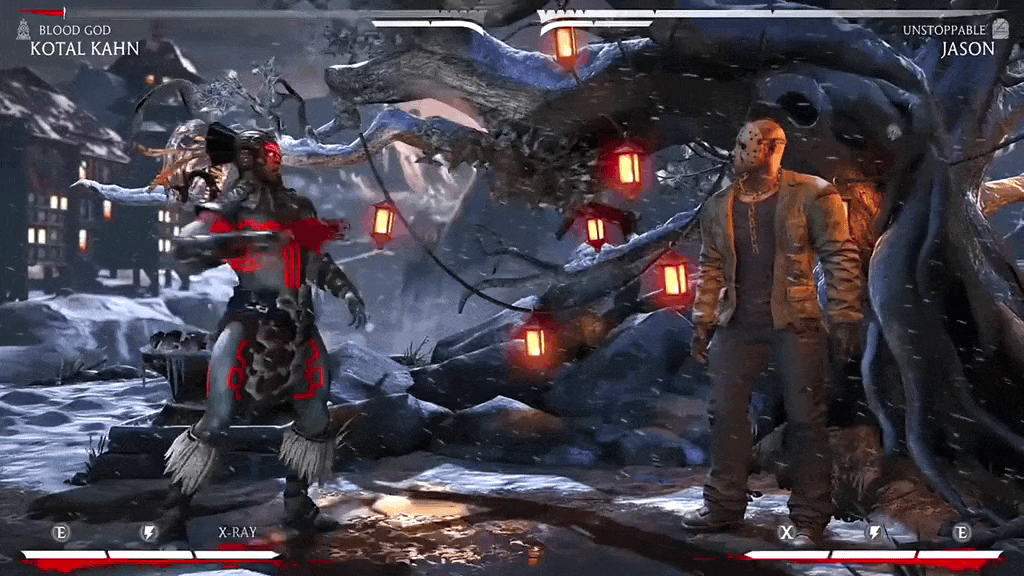This screenshot has width=1024, height=576.
Task: Click Kotal Kahn's X-RAY meter label
Action: click(x=237, y=532)
